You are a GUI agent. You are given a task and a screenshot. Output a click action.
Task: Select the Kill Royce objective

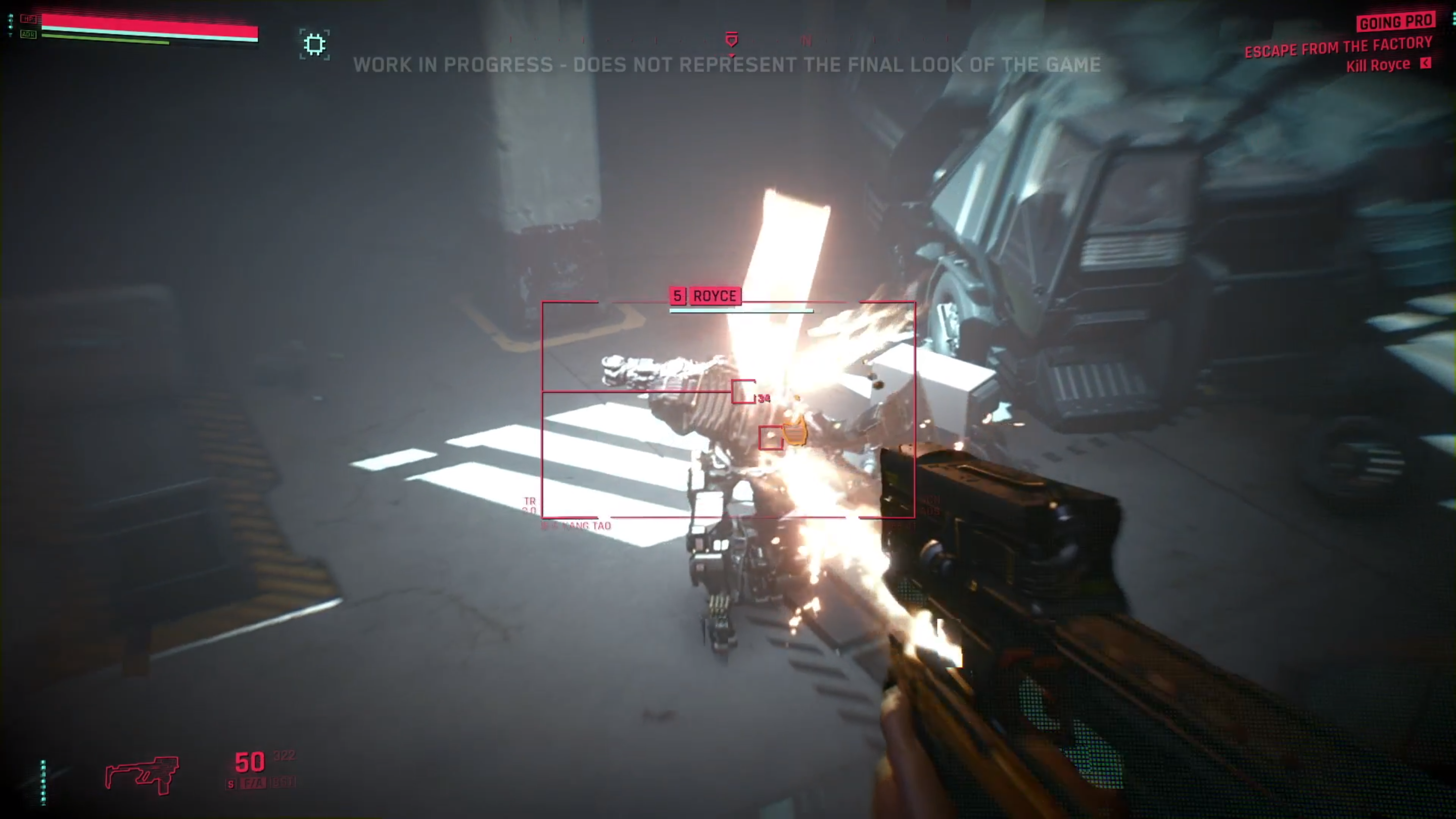coord(1378,66)
